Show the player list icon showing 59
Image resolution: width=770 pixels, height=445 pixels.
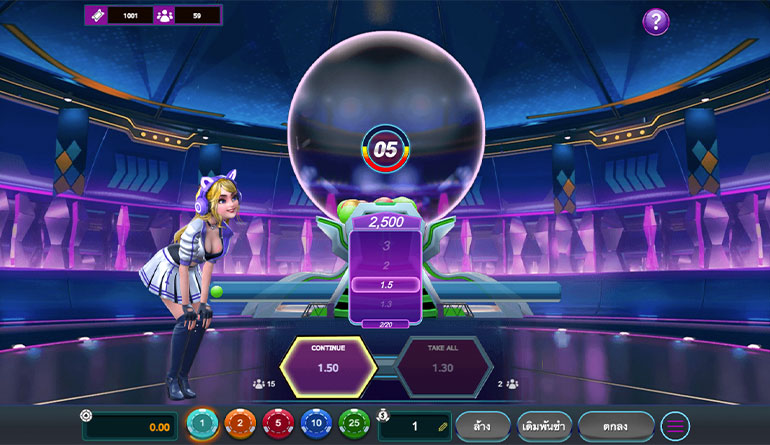click(x=164, y=16)
